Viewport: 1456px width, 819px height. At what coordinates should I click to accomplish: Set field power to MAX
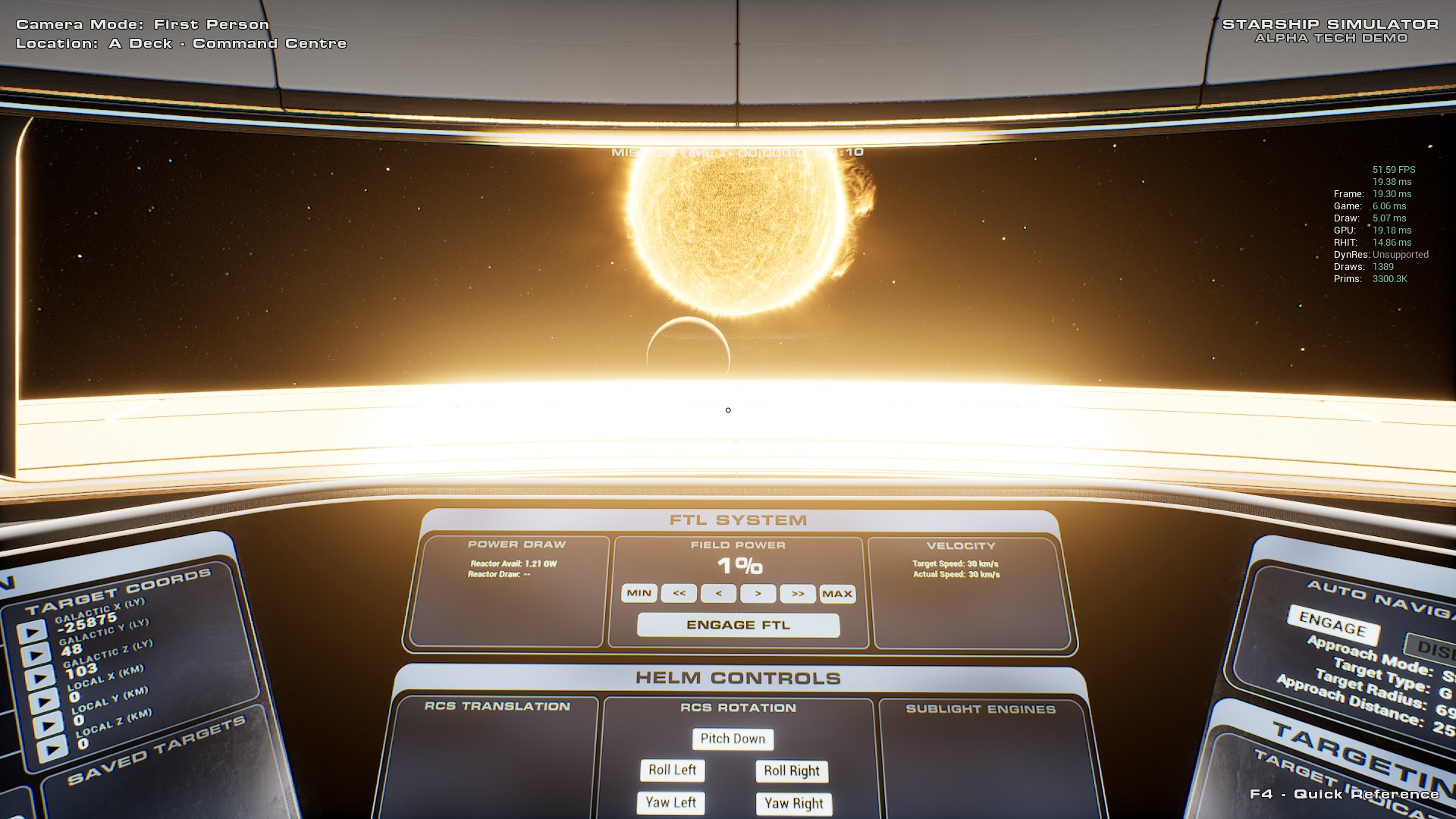[x=837, y=594]
